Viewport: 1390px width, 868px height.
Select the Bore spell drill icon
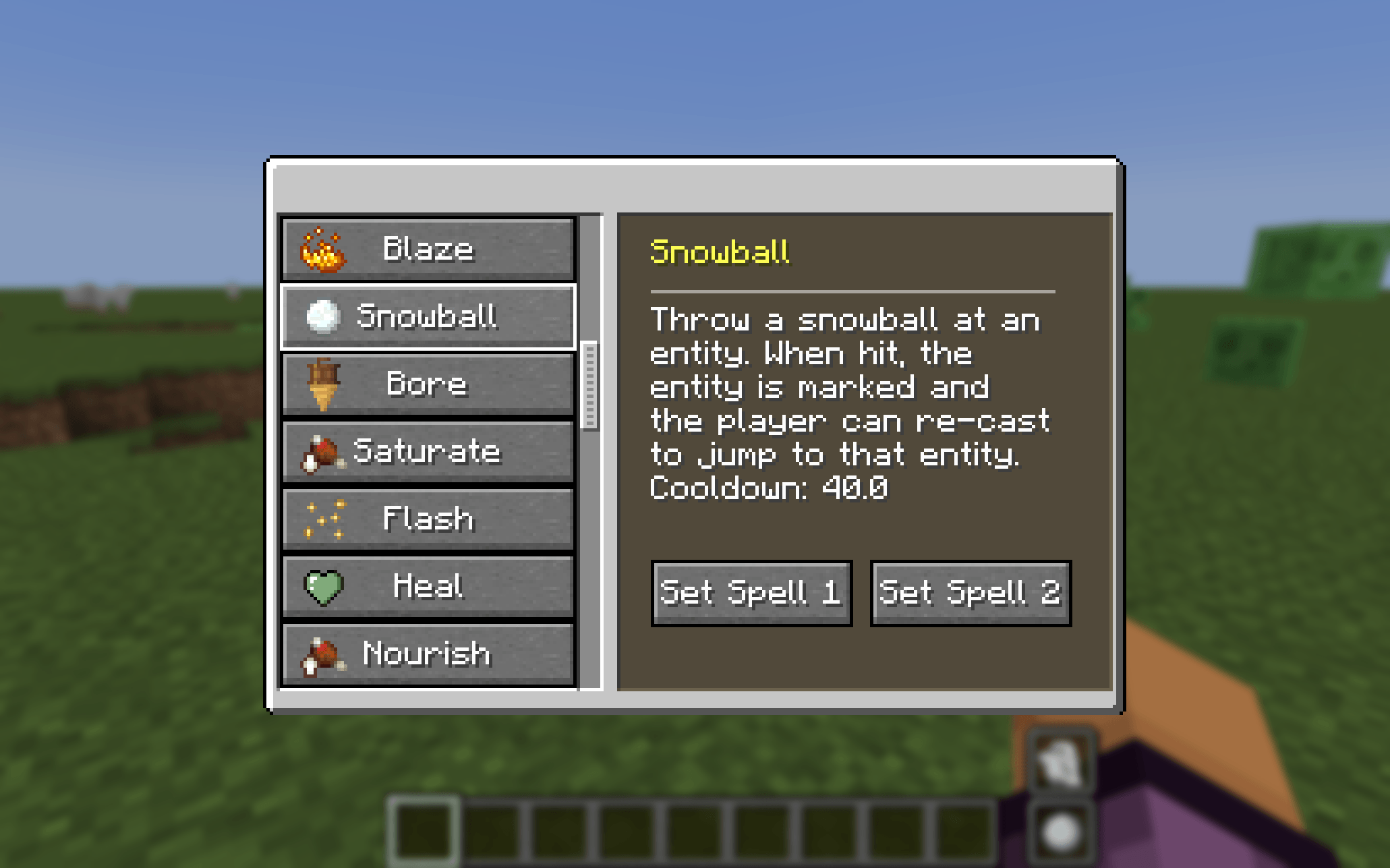pos(322,384)
